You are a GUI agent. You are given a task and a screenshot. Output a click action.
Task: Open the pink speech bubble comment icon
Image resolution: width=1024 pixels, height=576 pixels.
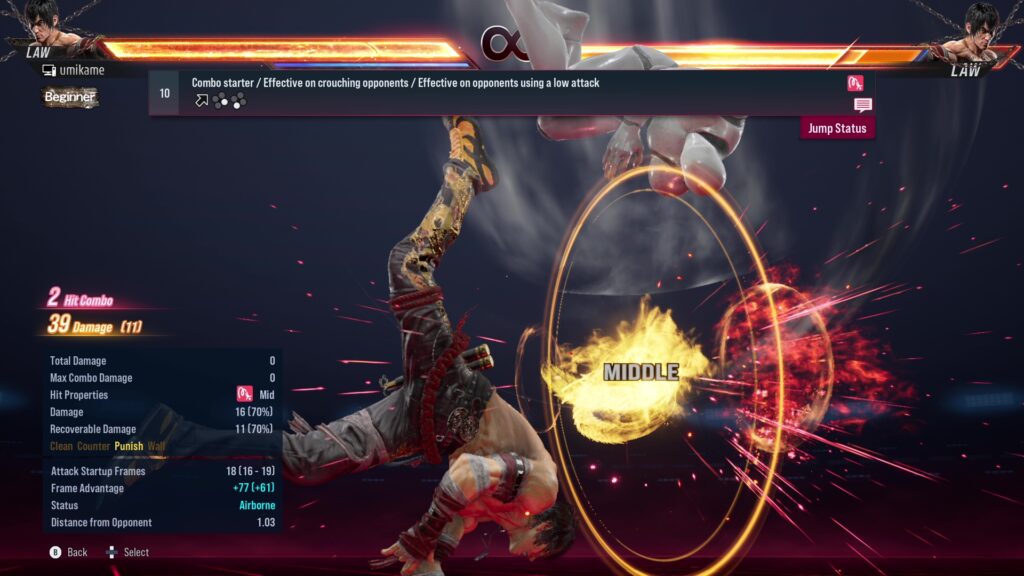[x=862, y=105]
